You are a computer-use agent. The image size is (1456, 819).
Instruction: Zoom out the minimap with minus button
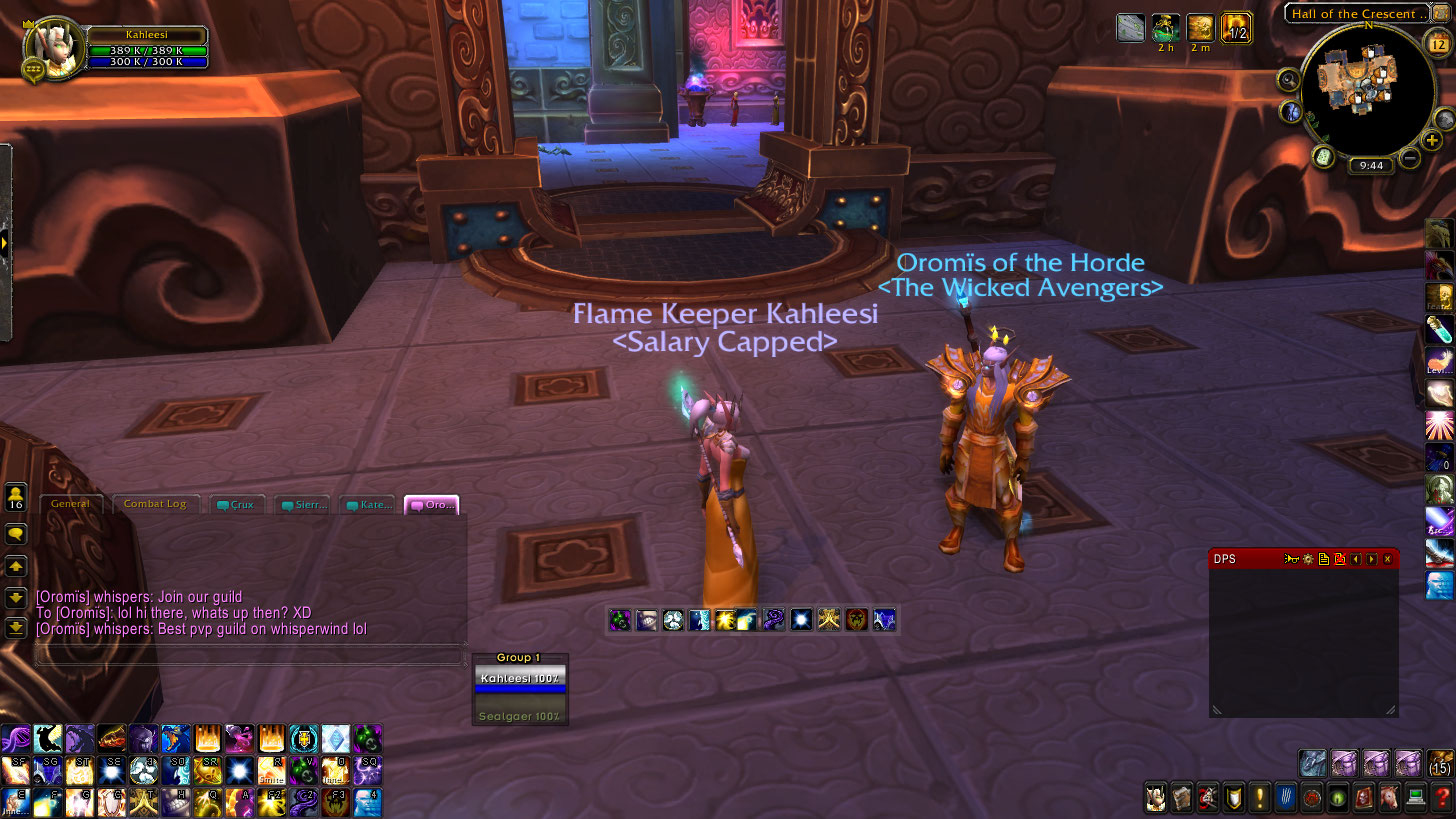point(1410,157)
